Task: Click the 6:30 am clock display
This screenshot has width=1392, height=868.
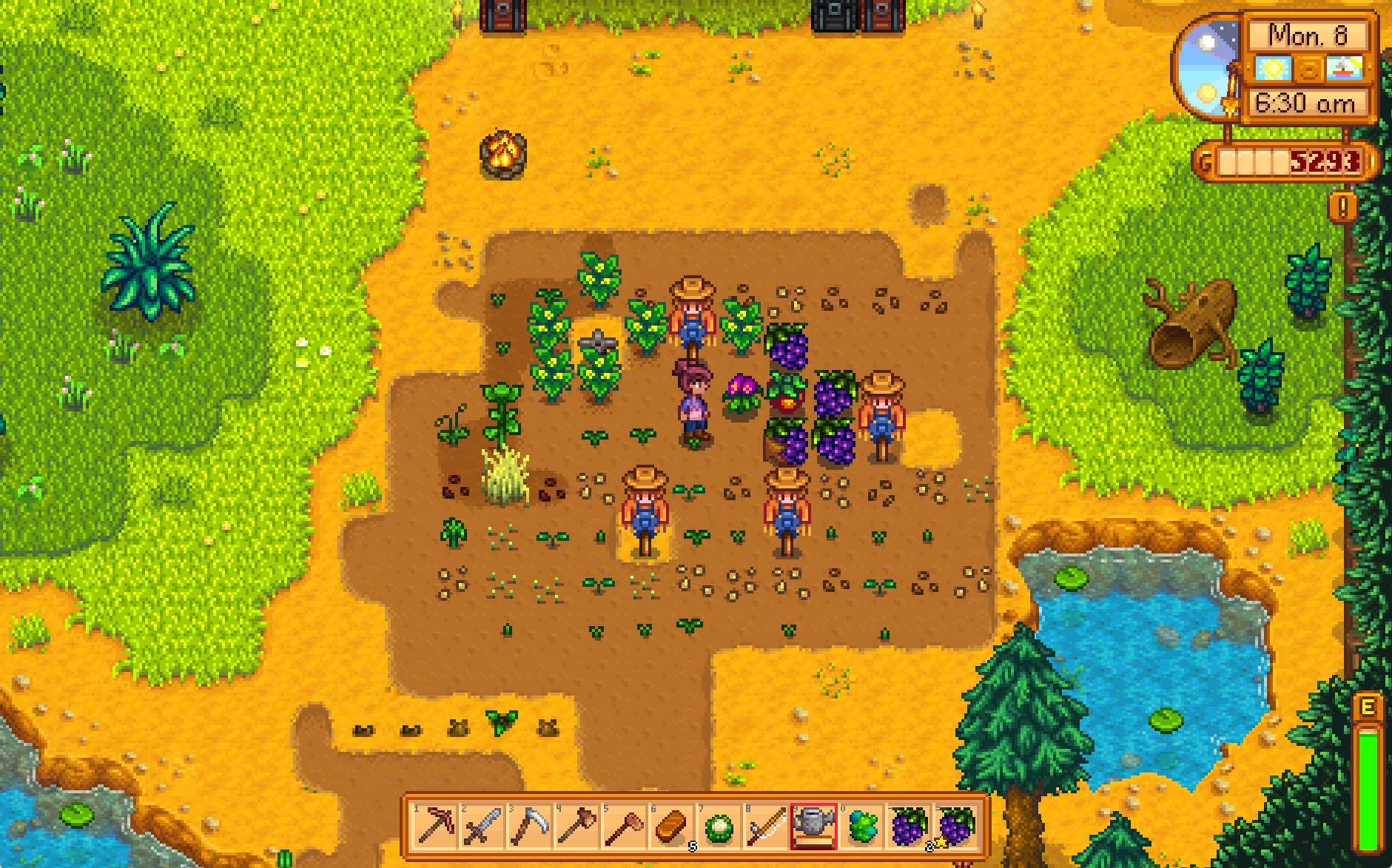Action: (1305, 103)
